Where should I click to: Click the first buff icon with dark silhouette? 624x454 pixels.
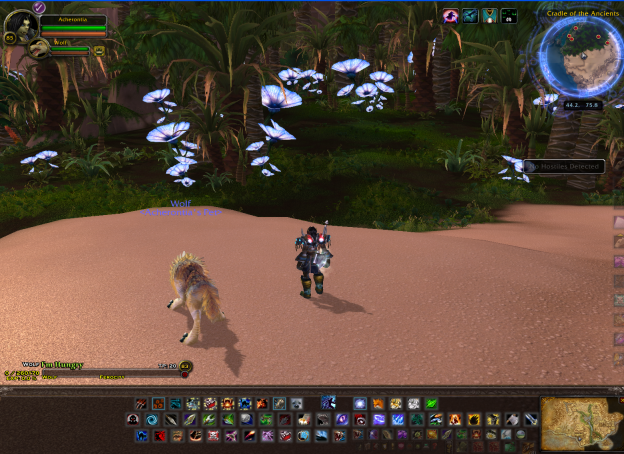pos(451,16)
